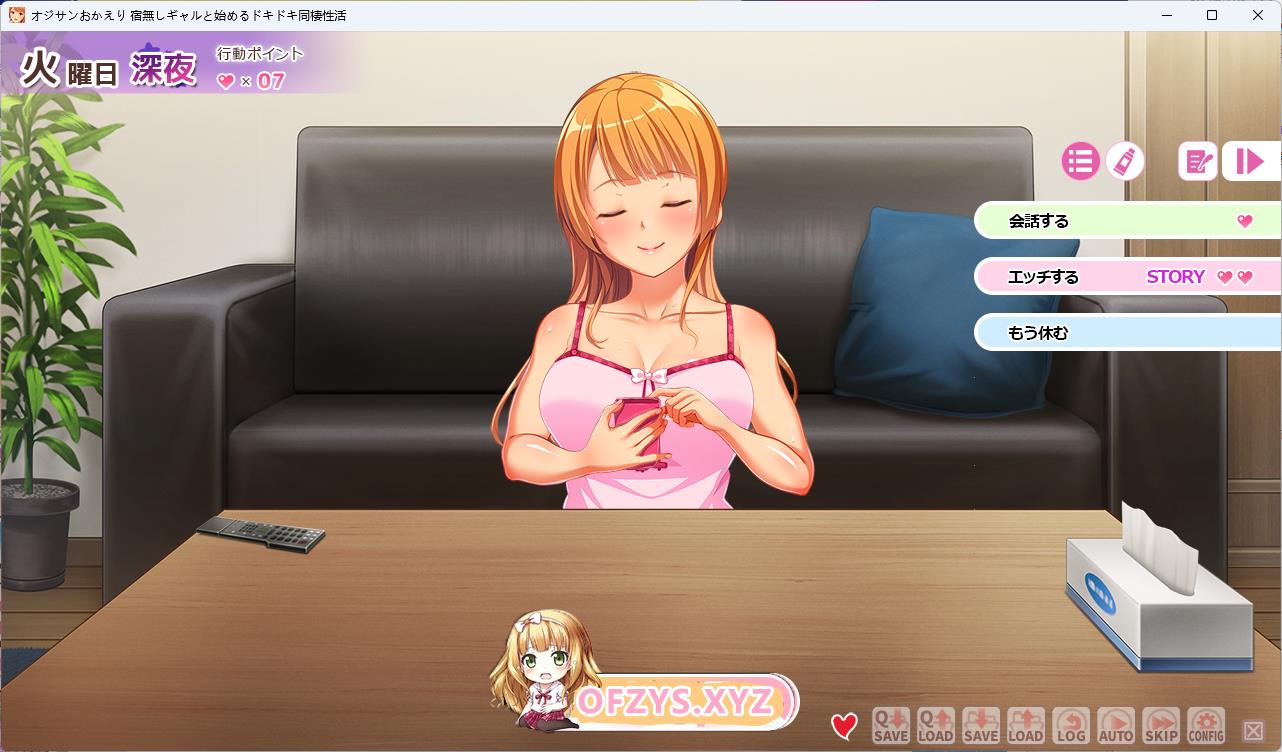Close the game window

tap(1258, 15)
